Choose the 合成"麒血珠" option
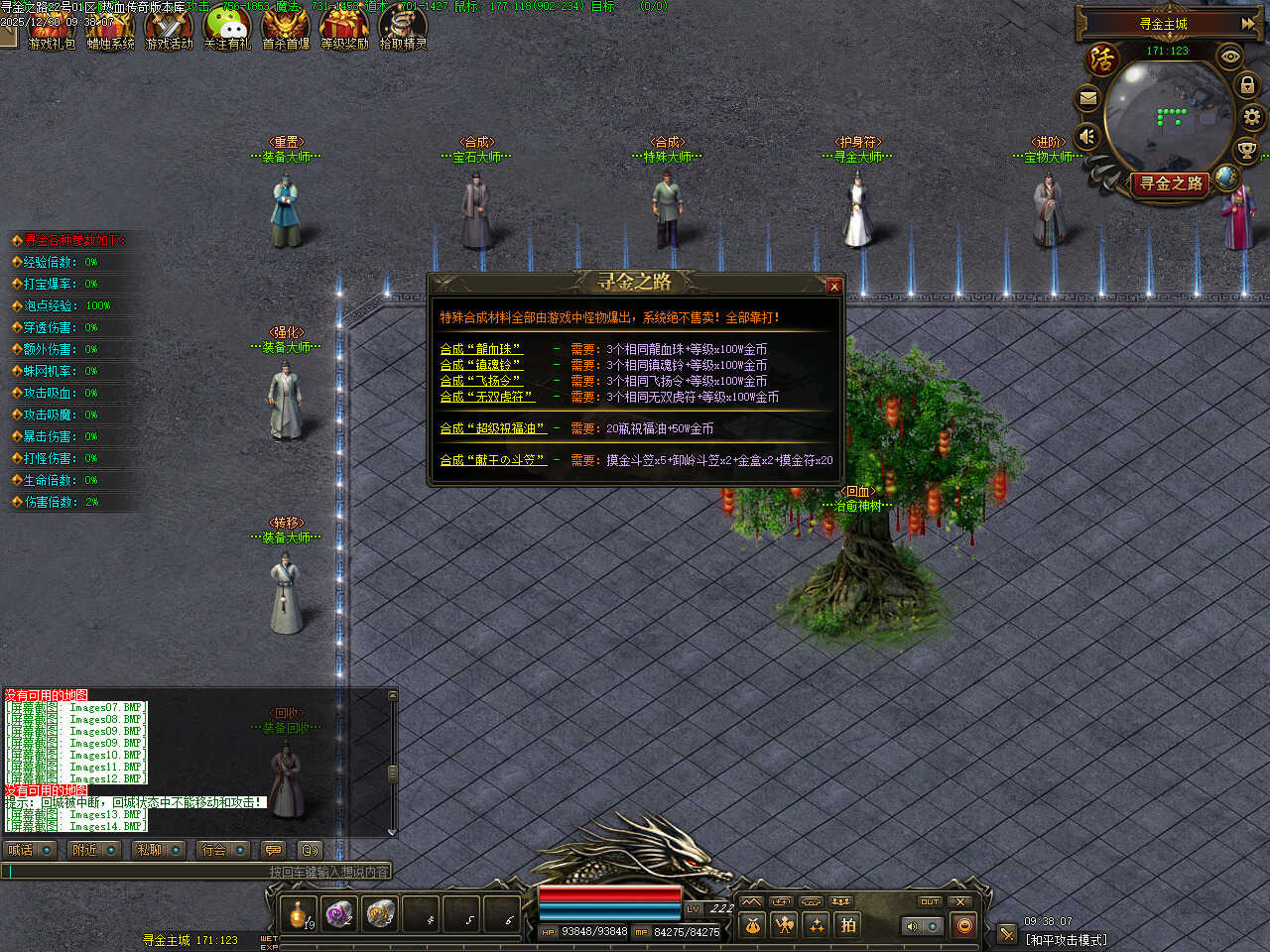The height and width of the screenshot is (952, 1270). click(481, 349)
